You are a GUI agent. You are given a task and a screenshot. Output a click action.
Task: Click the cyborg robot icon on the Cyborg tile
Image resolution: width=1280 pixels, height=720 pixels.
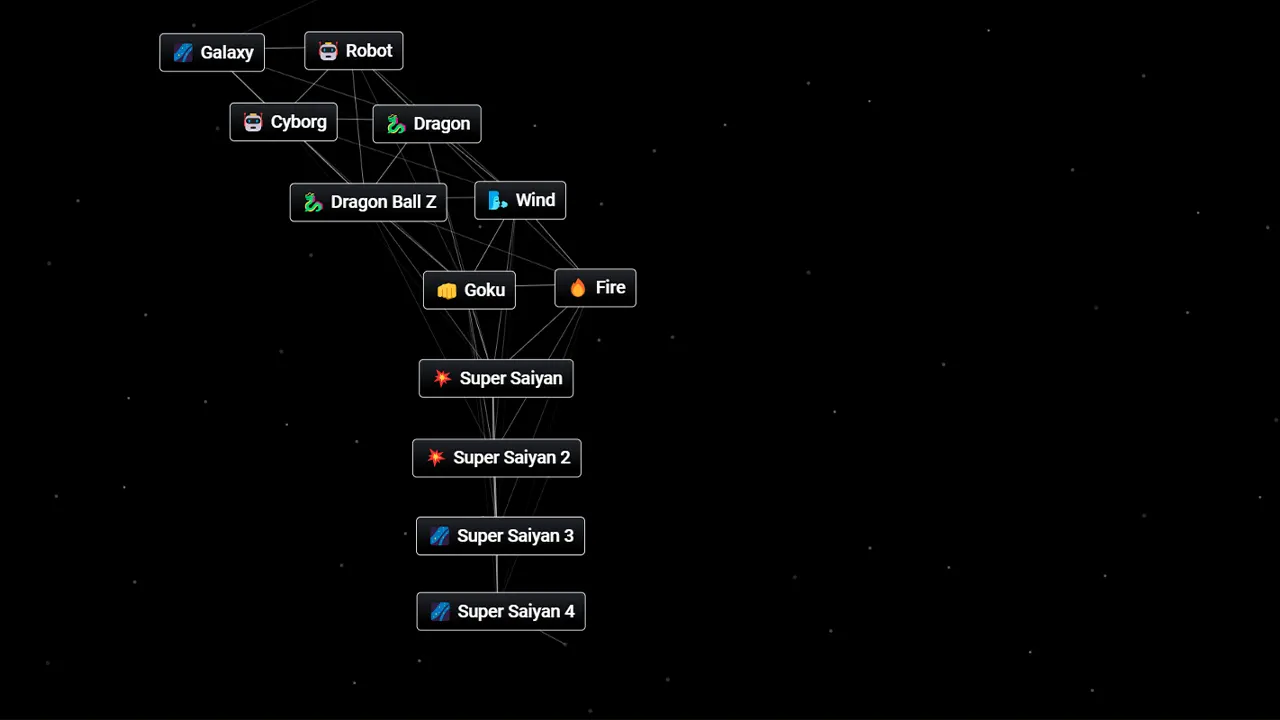pos(253,121)
